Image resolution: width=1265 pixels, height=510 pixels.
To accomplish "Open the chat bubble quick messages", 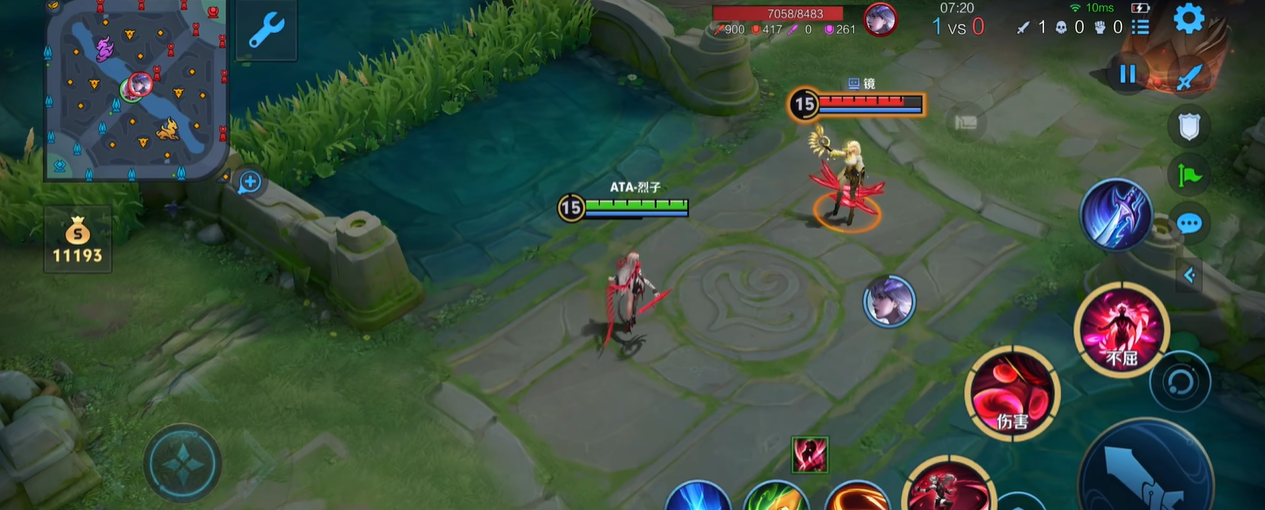I will 1189,223.
